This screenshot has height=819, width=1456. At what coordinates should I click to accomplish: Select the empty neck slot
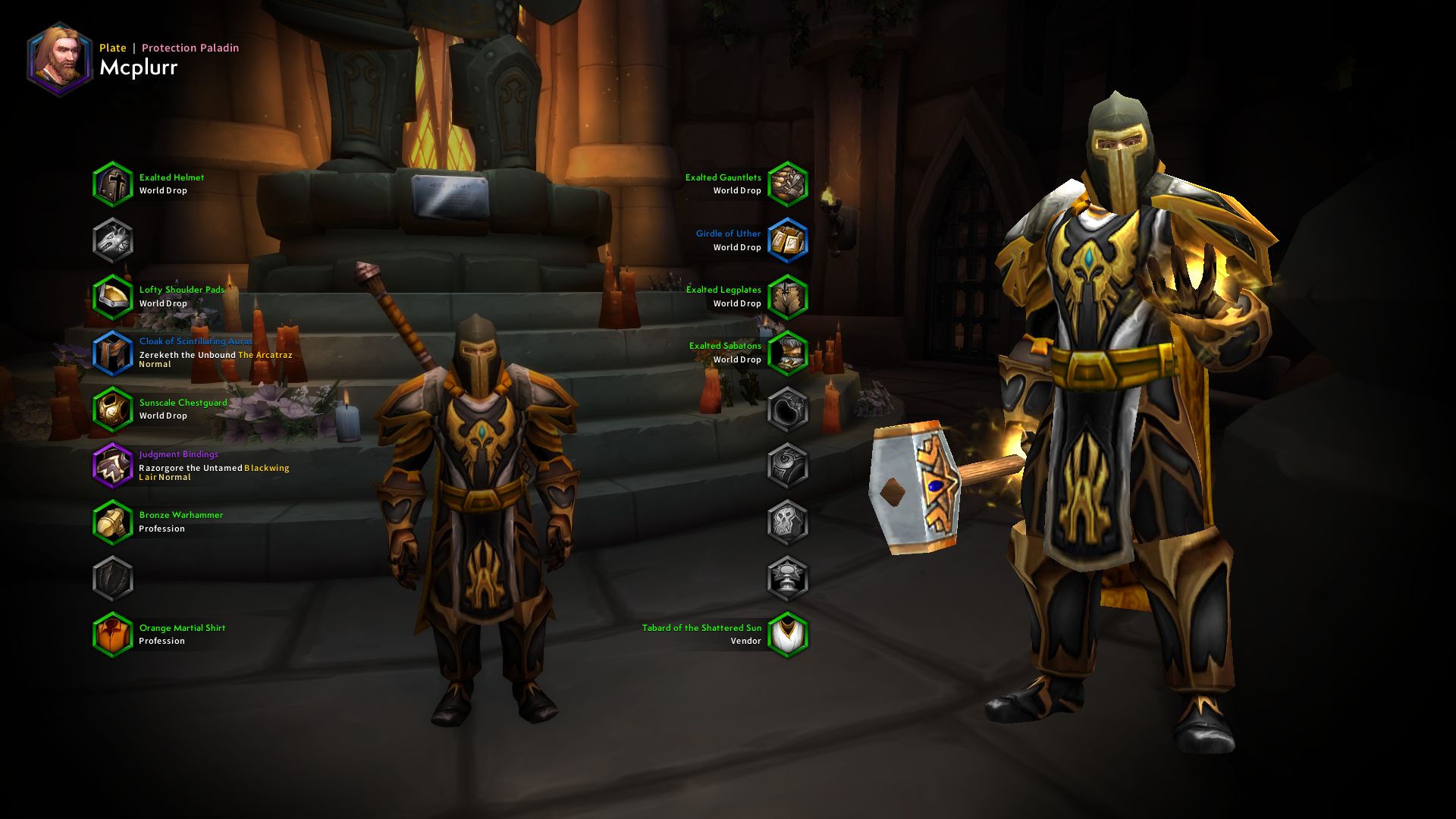(112, 240)
